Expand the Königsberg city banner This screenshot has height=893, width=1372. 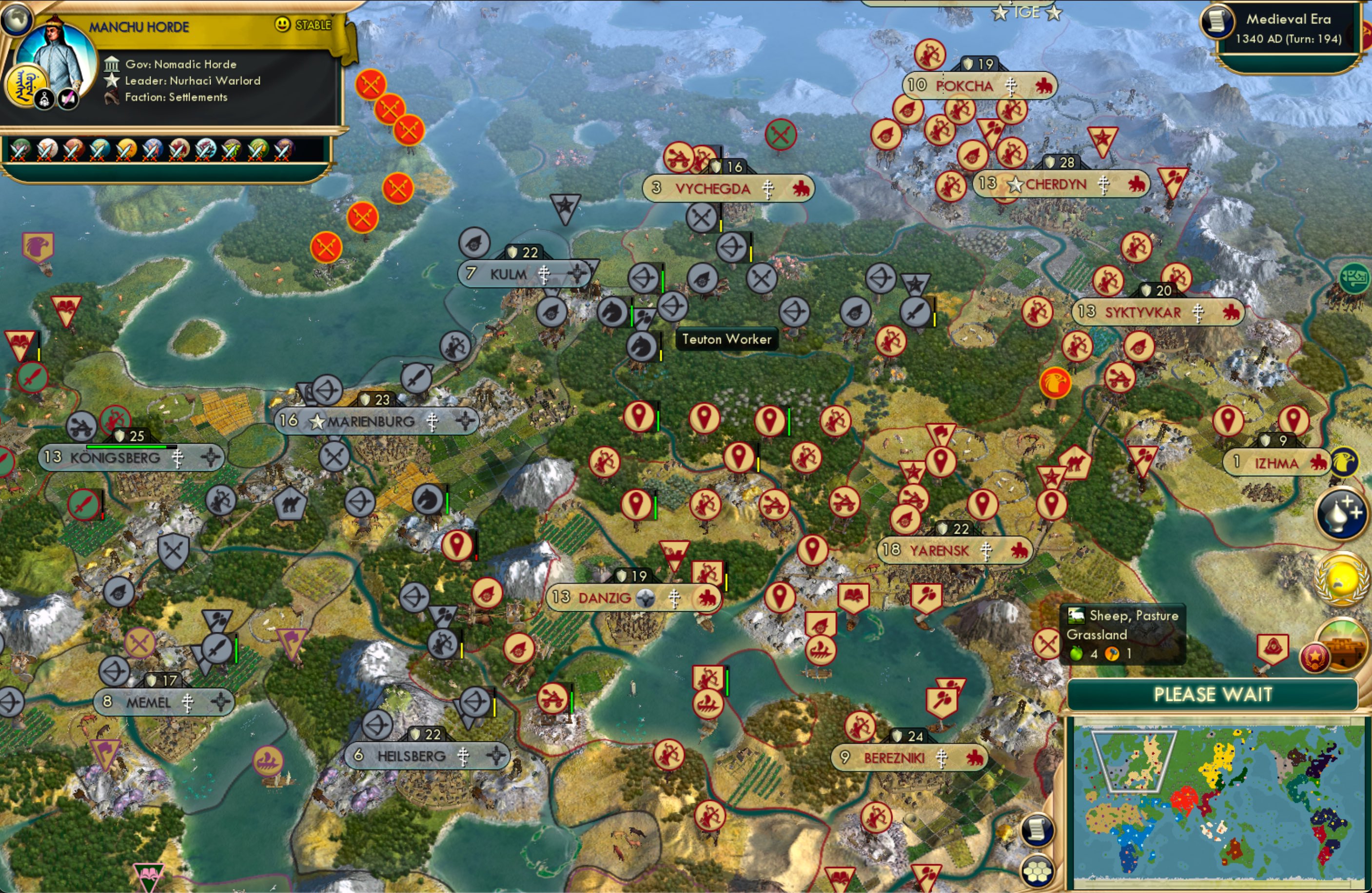(x=115, y=457)
